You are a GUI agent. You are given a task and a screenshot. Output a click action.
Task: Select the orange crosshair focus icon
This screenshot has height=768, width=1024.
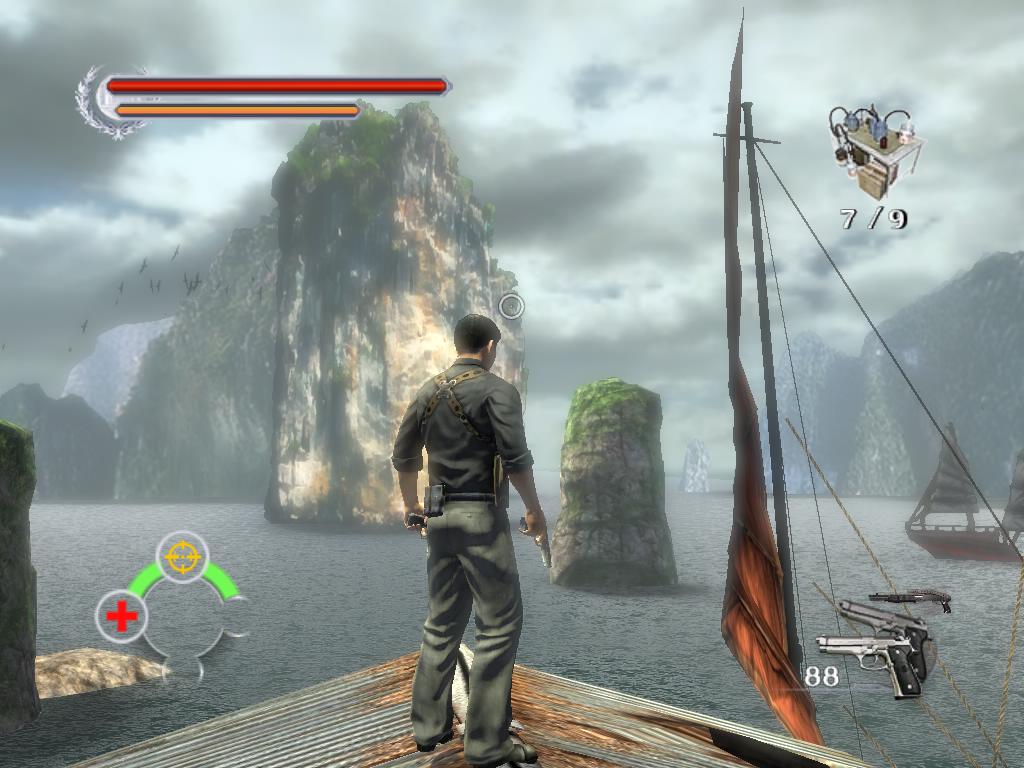point(182,556)
